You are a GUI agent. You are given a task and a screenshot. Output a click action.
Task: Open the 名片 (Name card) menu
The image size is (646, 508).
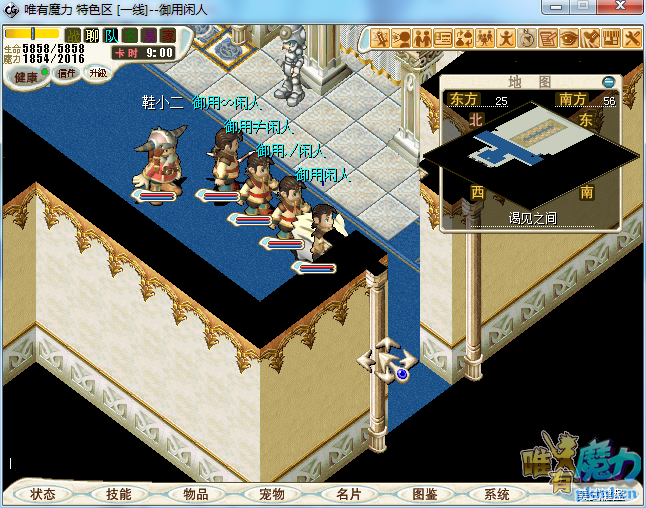tap(349, 494)
